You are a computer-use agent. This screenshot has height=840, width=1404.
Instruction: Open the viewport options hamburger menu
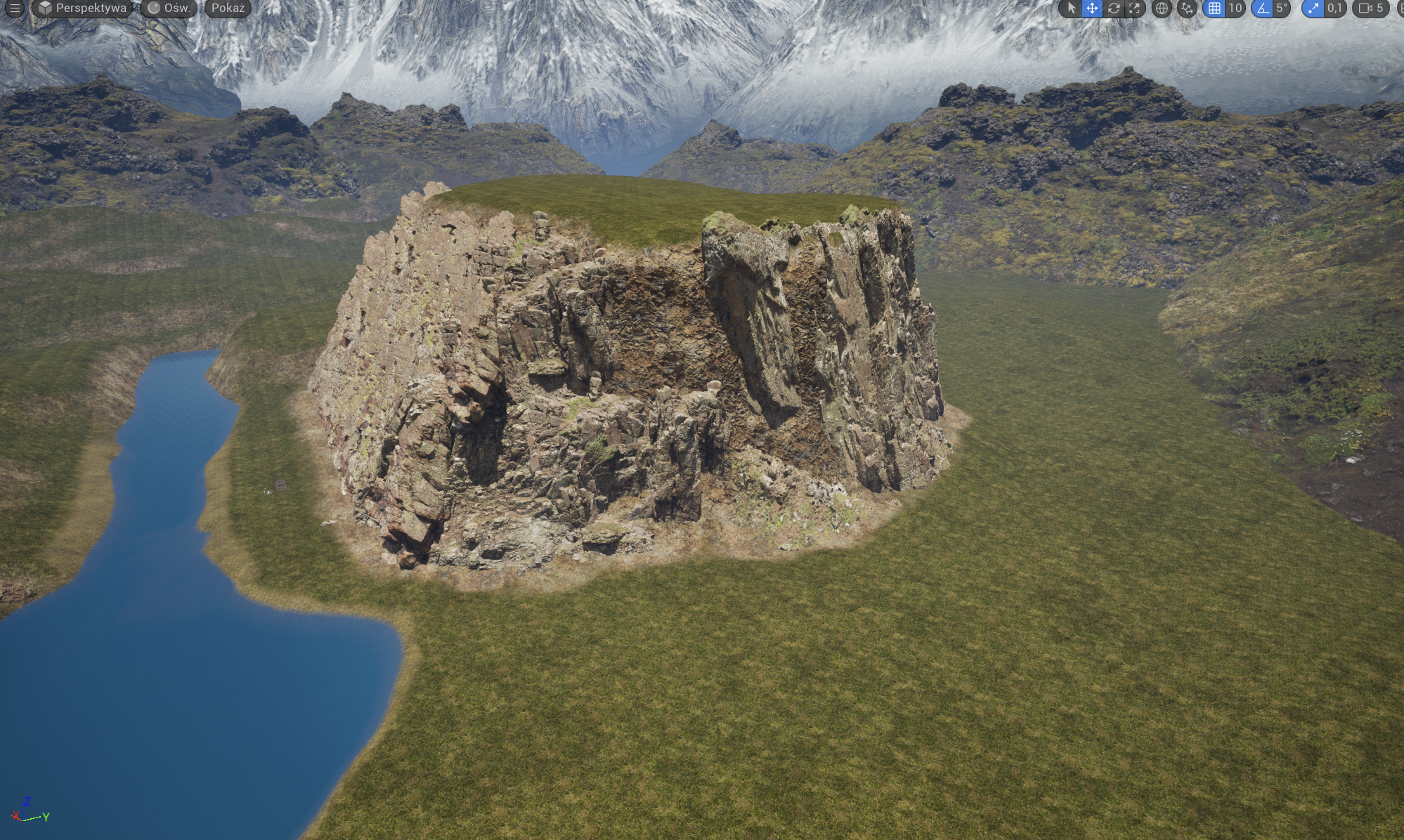[14, 8]
